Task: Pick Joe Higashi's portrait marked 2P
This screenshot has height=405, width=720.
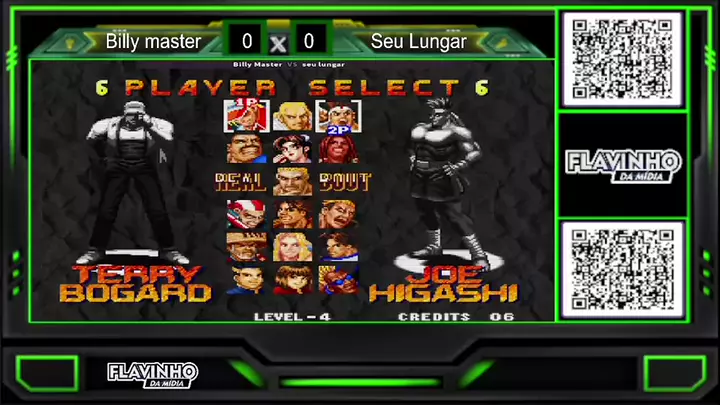Action: pyautogui.click(x=338, y=116)
